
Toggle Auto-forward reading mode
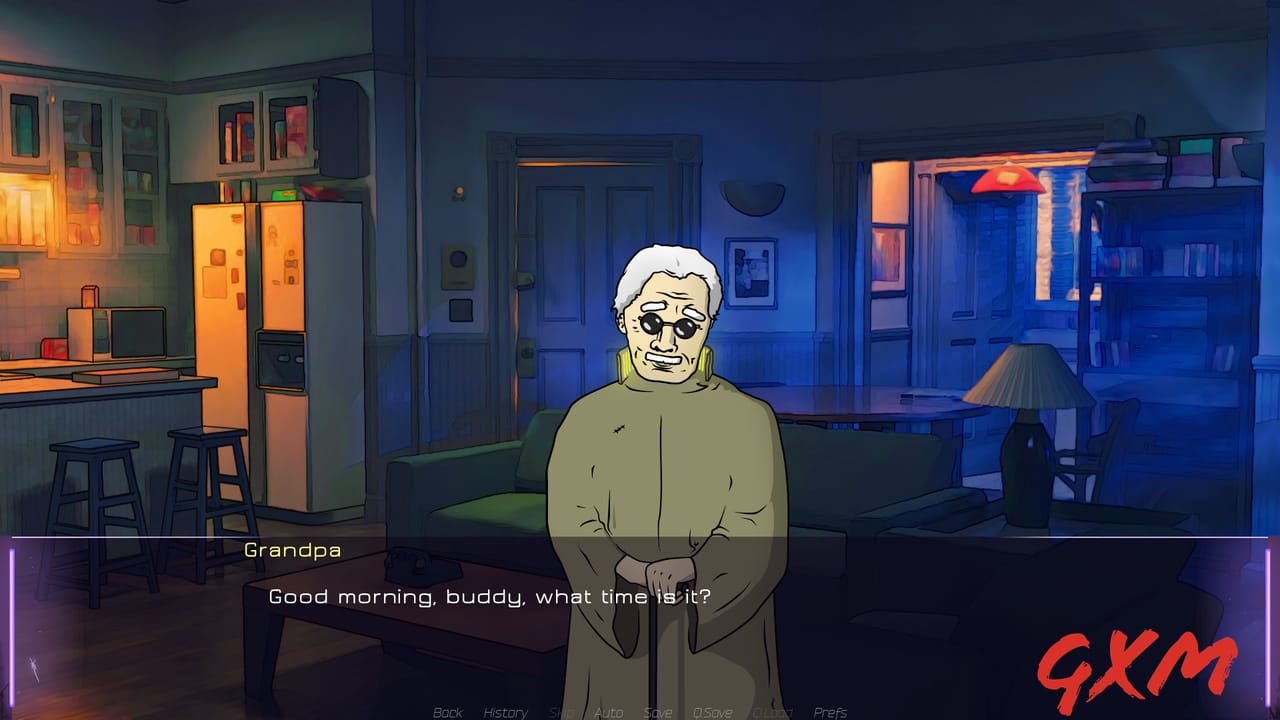608,712
